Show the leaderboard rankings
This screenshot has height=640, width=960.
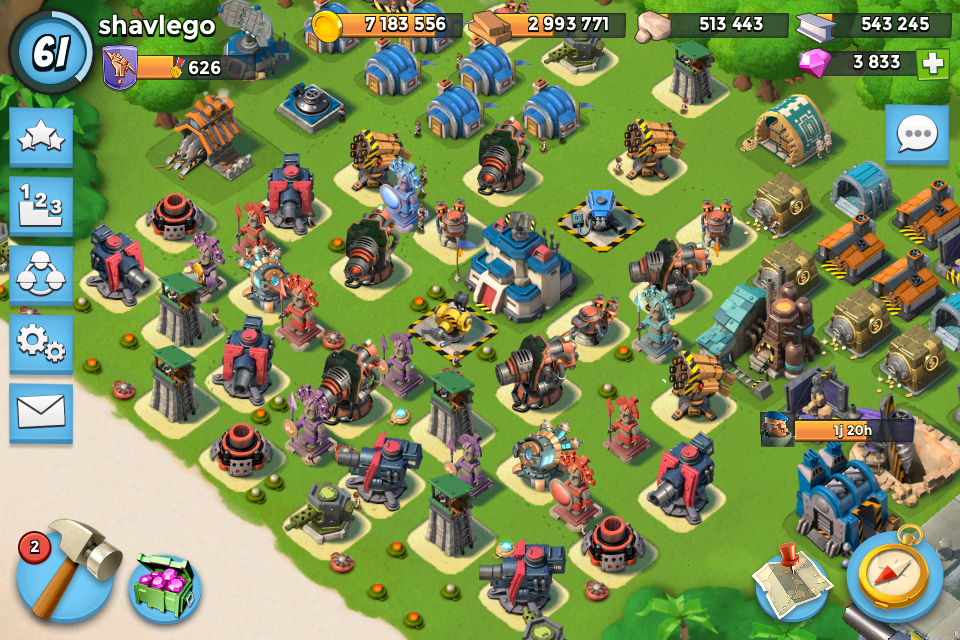pos(41,205)
